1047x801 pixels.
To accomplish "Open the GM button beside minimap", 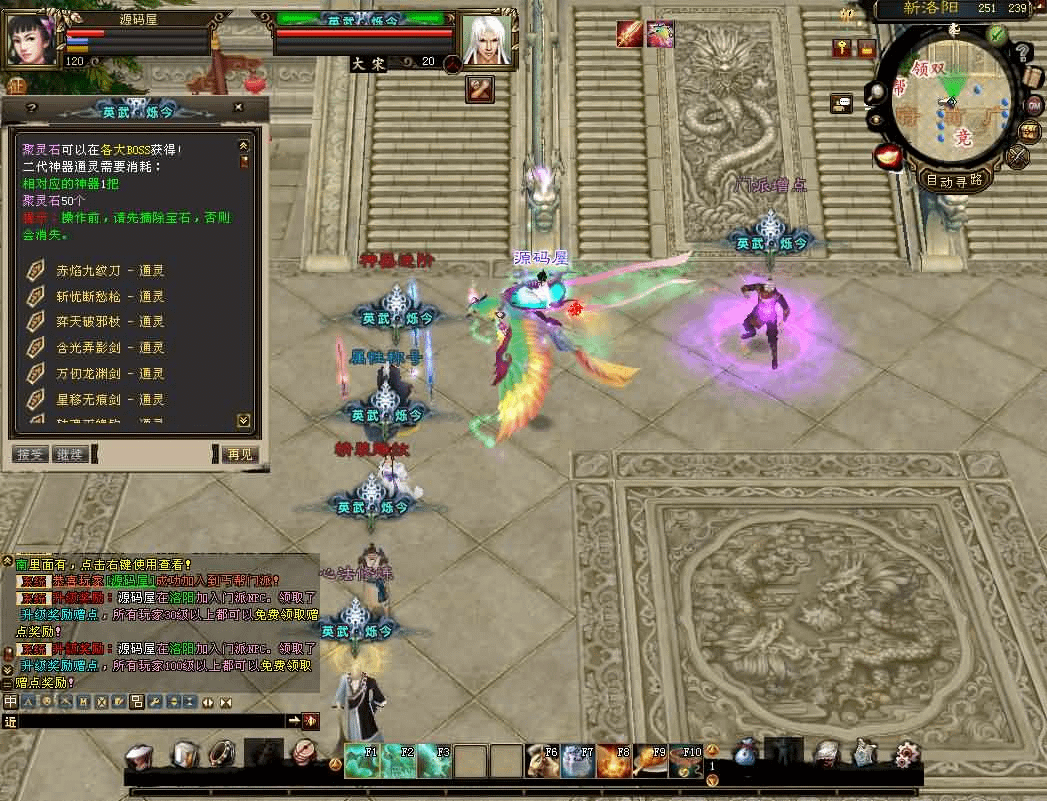I will point(1033,105).
